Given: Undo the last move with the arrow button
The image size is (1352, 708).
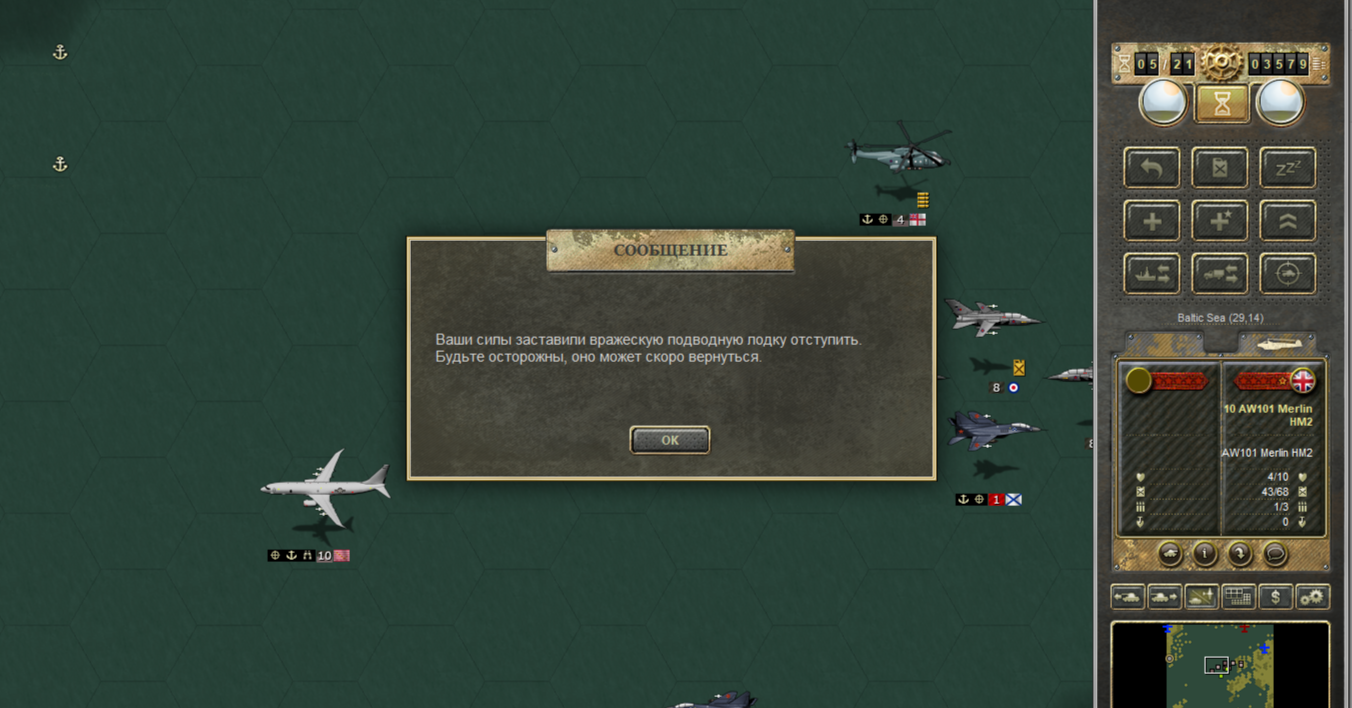Looking at the screenshot, I should point(1152,168).
